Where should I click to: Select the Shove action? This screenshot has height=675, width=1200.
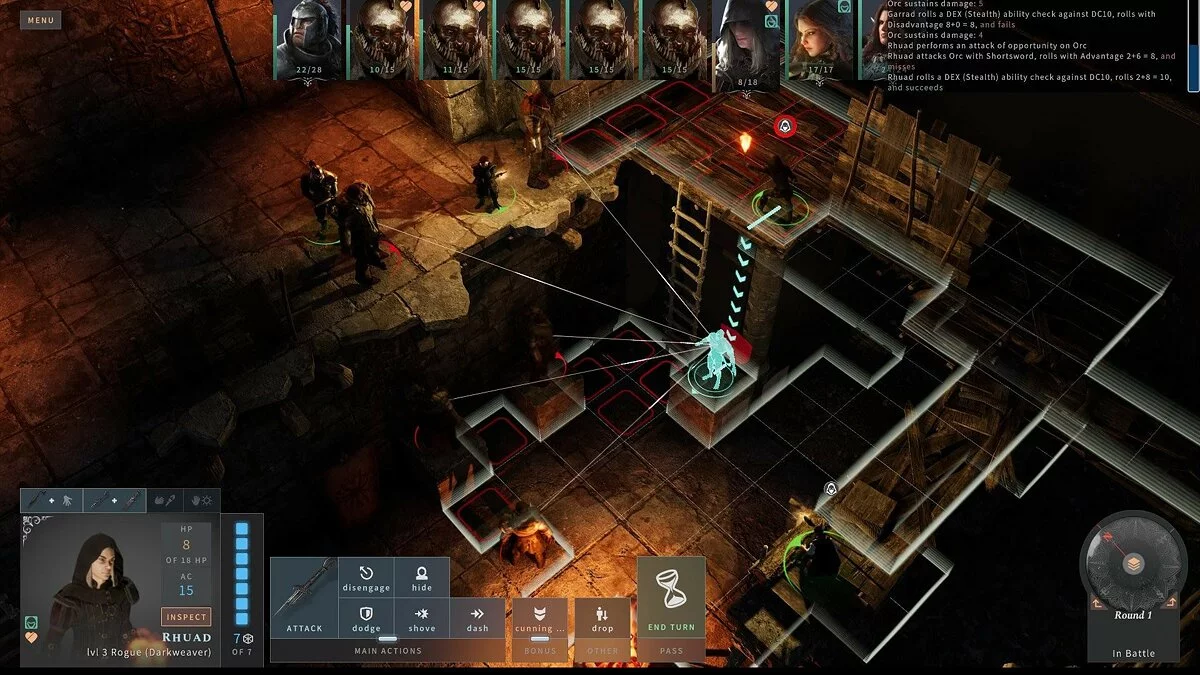coord(422,619)
